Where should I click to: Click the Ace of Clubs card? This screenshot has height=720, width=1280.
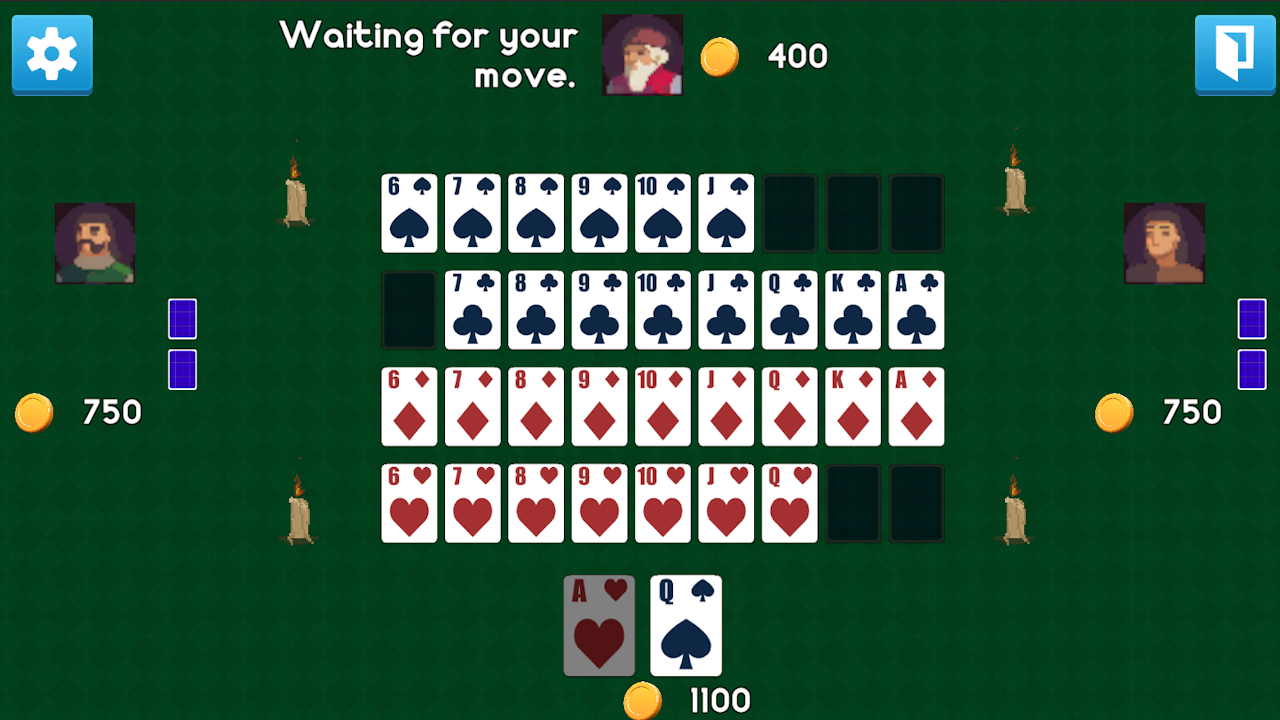coord(916,310)
